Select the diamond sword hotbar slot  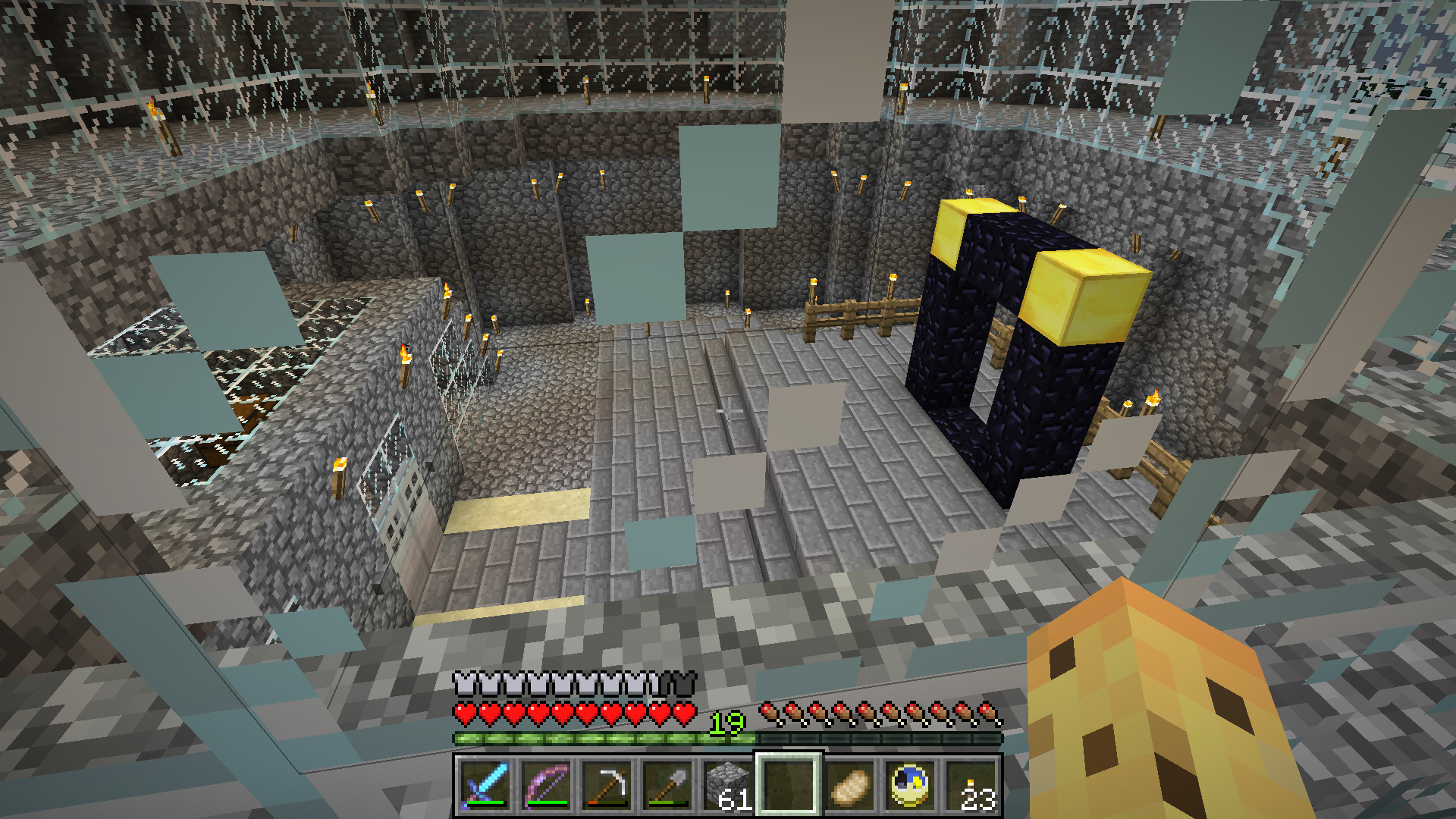click(484, 786)
